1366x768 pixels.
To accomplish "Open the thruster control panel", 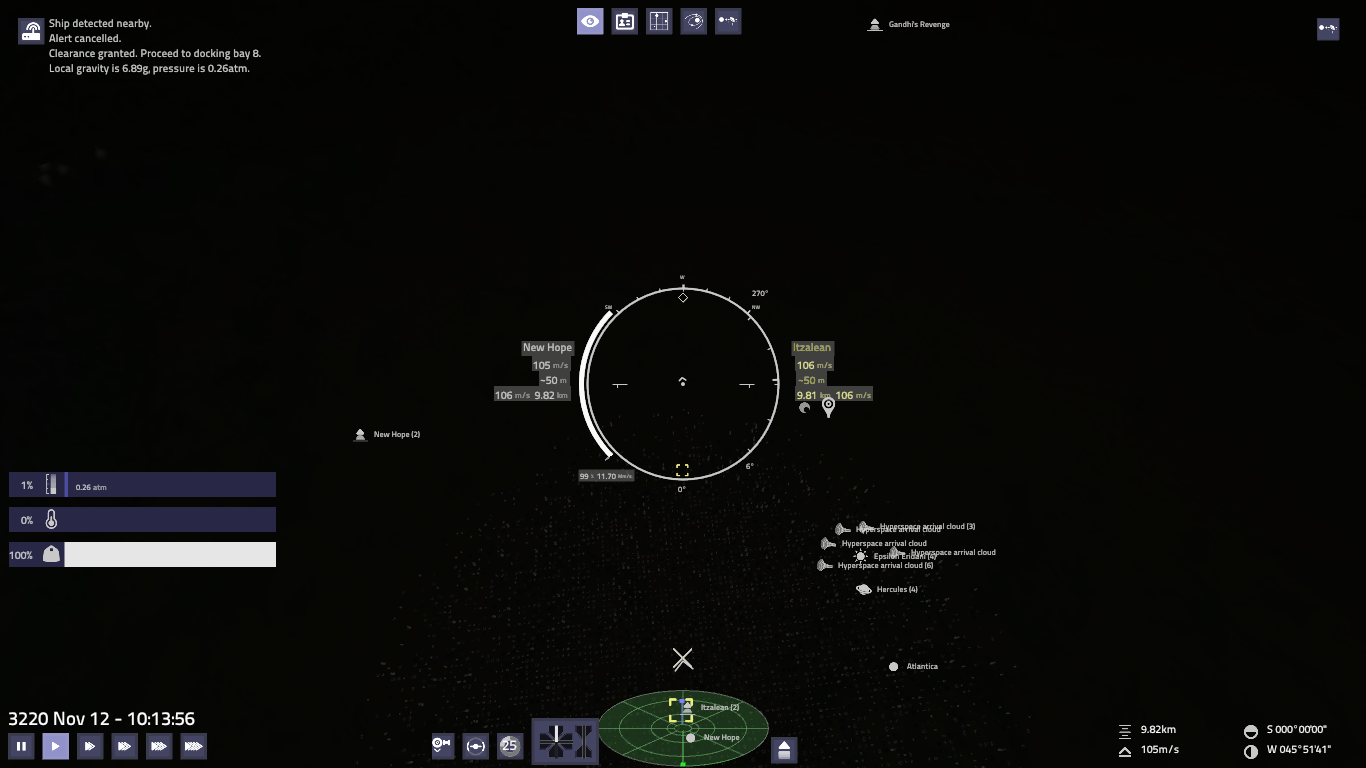I will coord(565,742).
